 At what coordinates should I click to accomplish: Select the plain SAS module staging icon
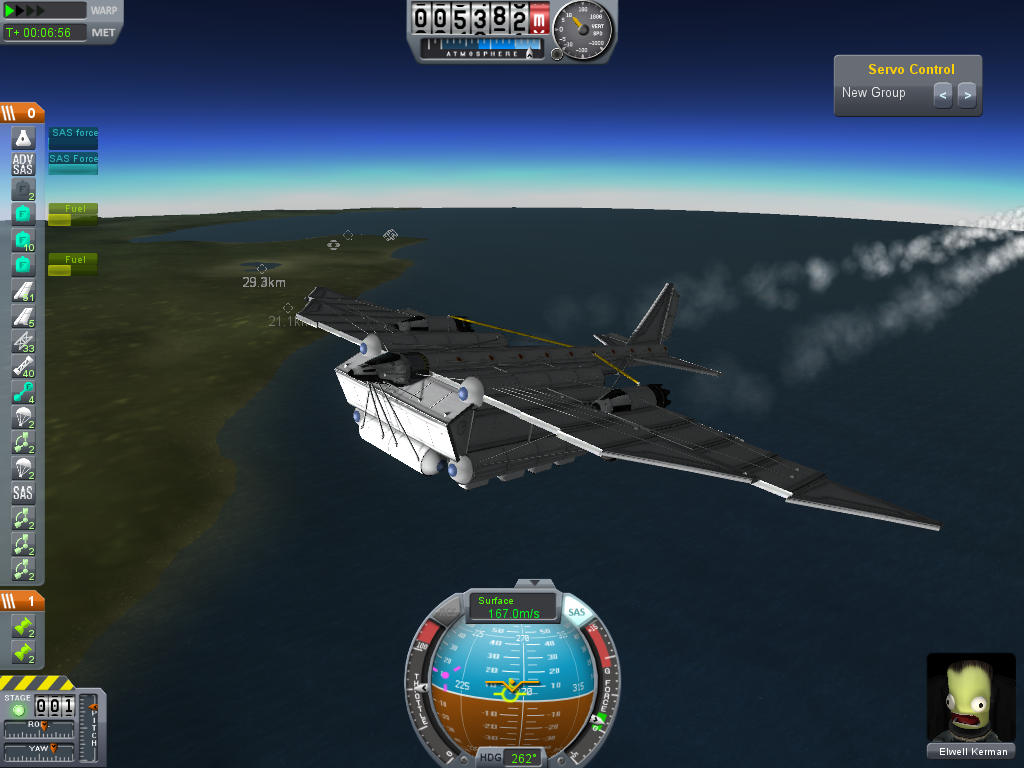tap(23, 493)
